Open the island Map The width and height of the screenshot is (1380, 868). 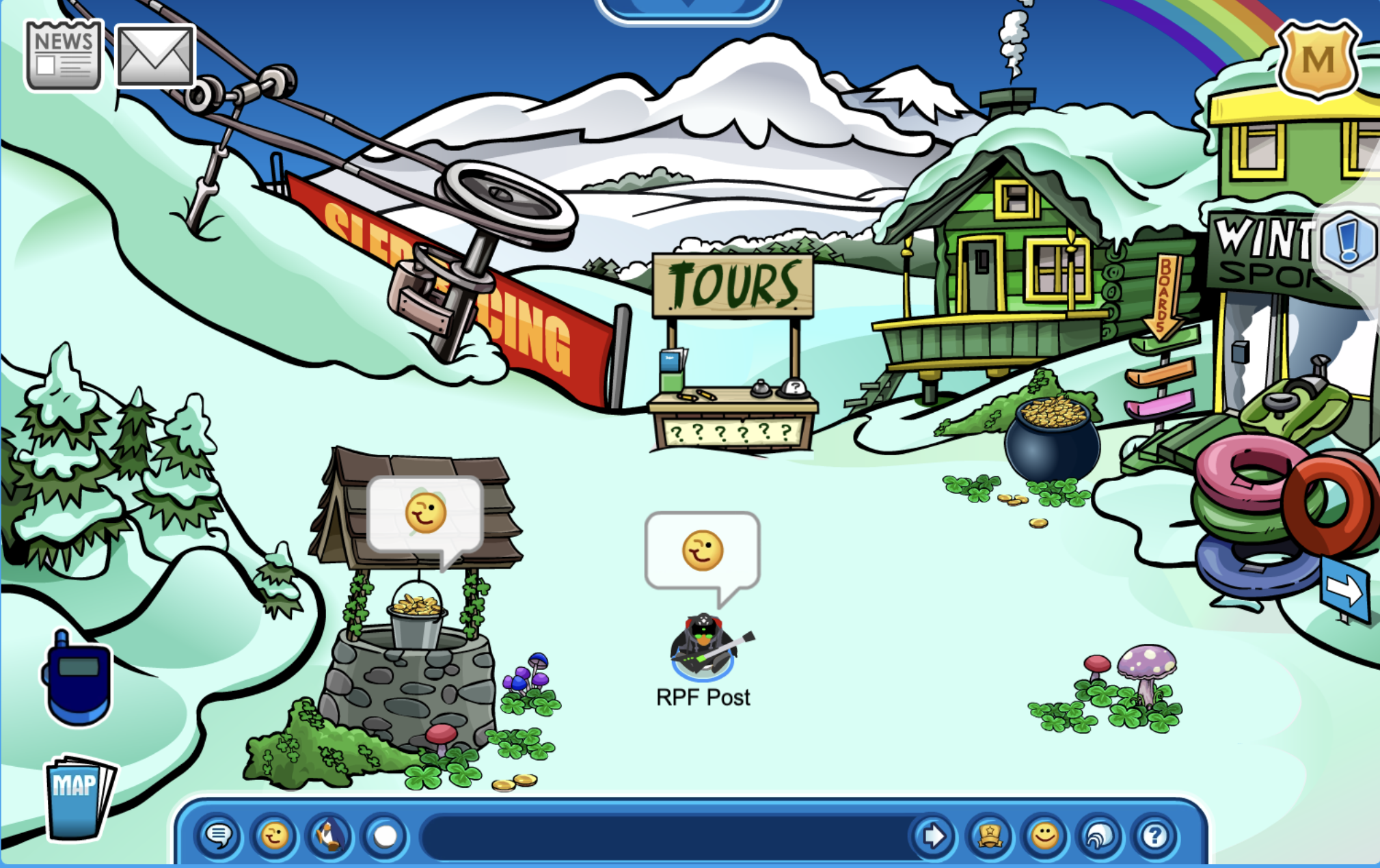pyautogui.click(x=79, y=796)
